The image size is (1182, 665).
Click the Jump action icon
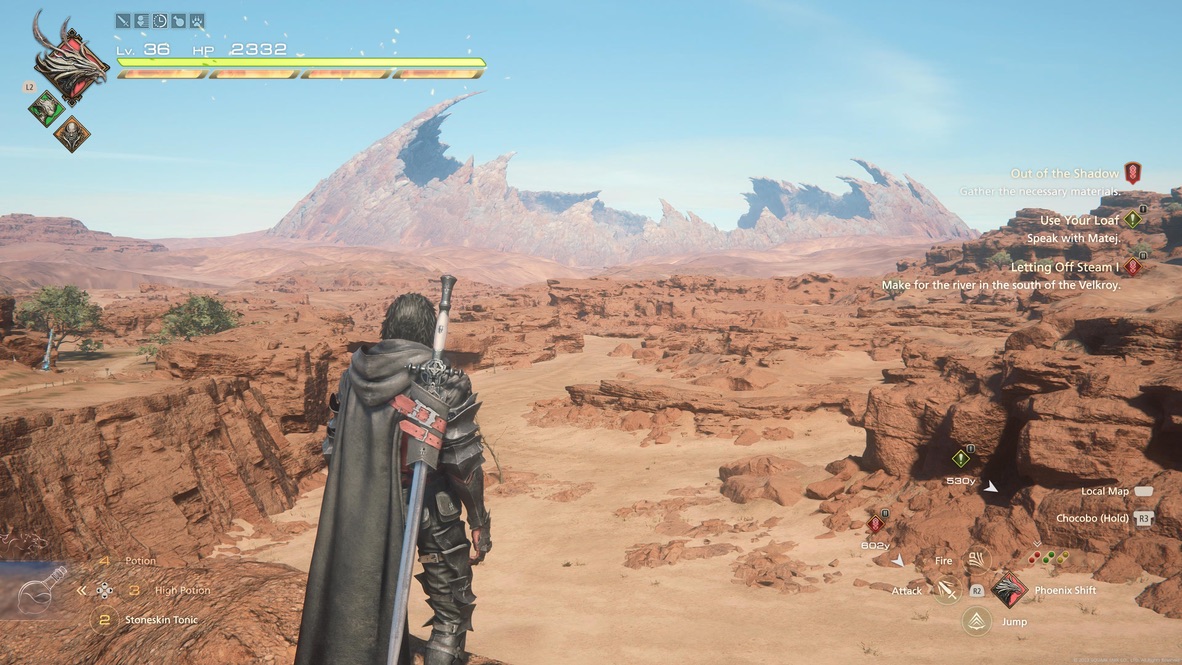pyautogui.click(x=976, y=621)
